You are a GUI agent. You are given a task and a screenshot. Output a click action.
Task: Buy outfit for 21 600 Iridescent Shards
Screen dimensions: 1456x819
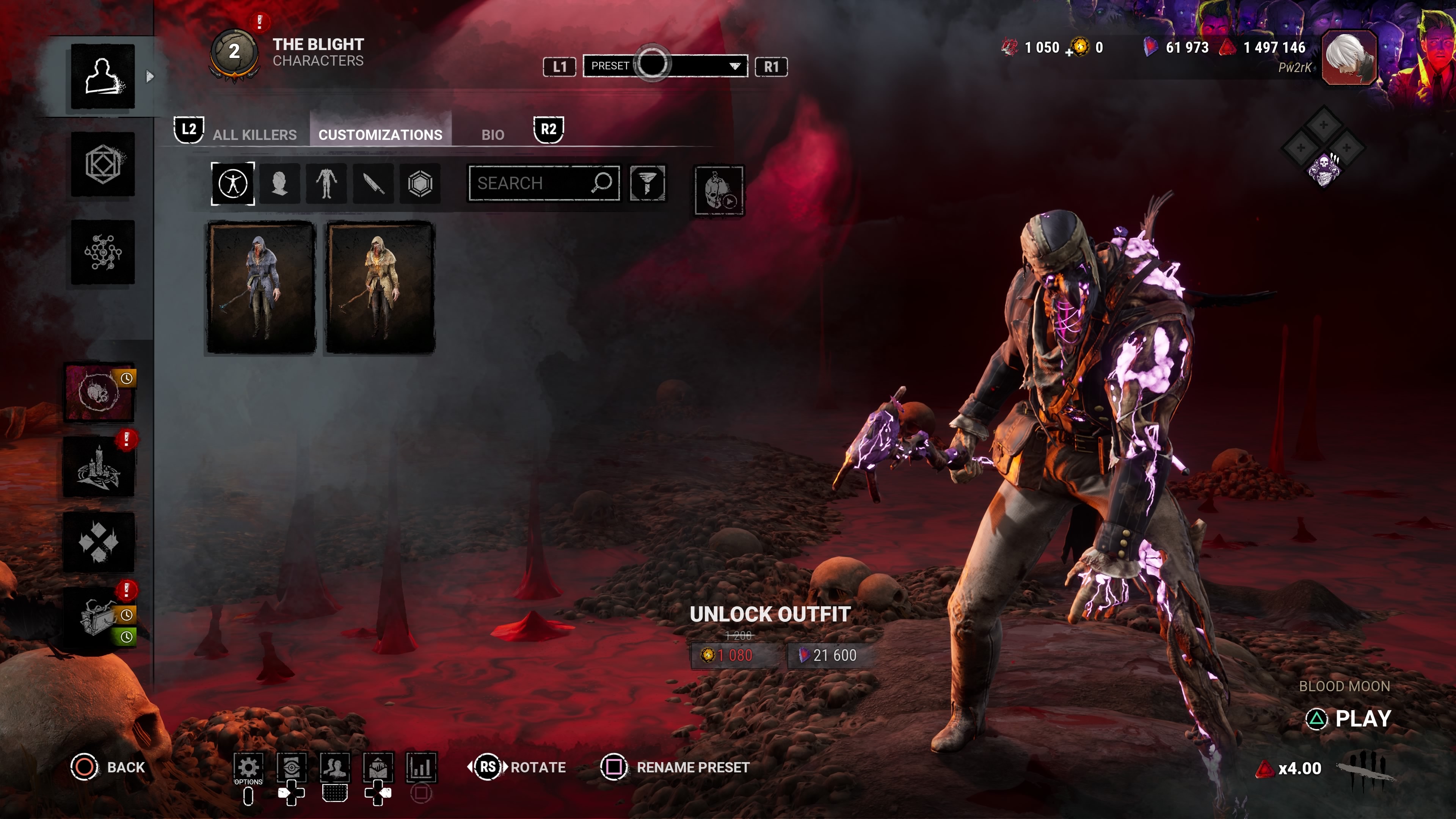point(828,655)
